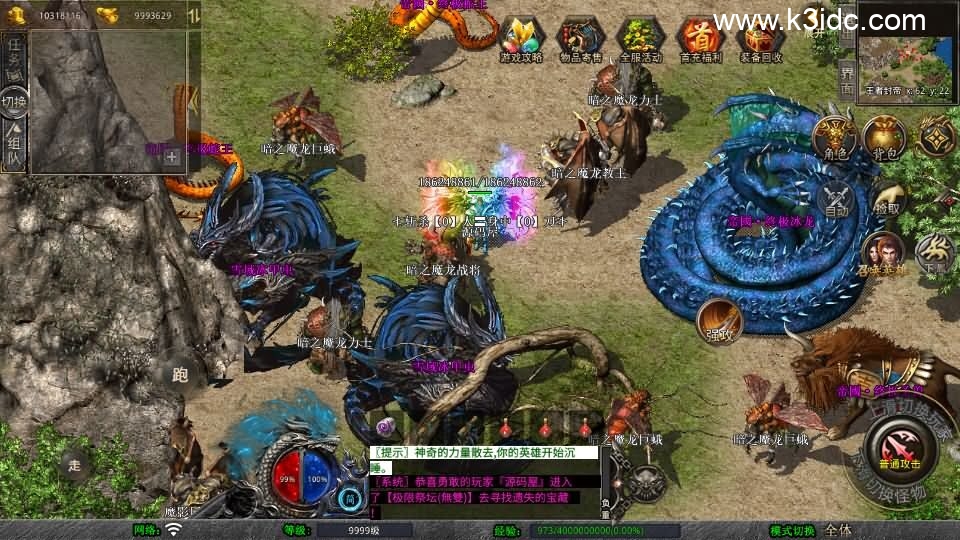Click the 模式切换 mode switch at bottom
This screenshot has height=540, width=960.
click(793, 530)
